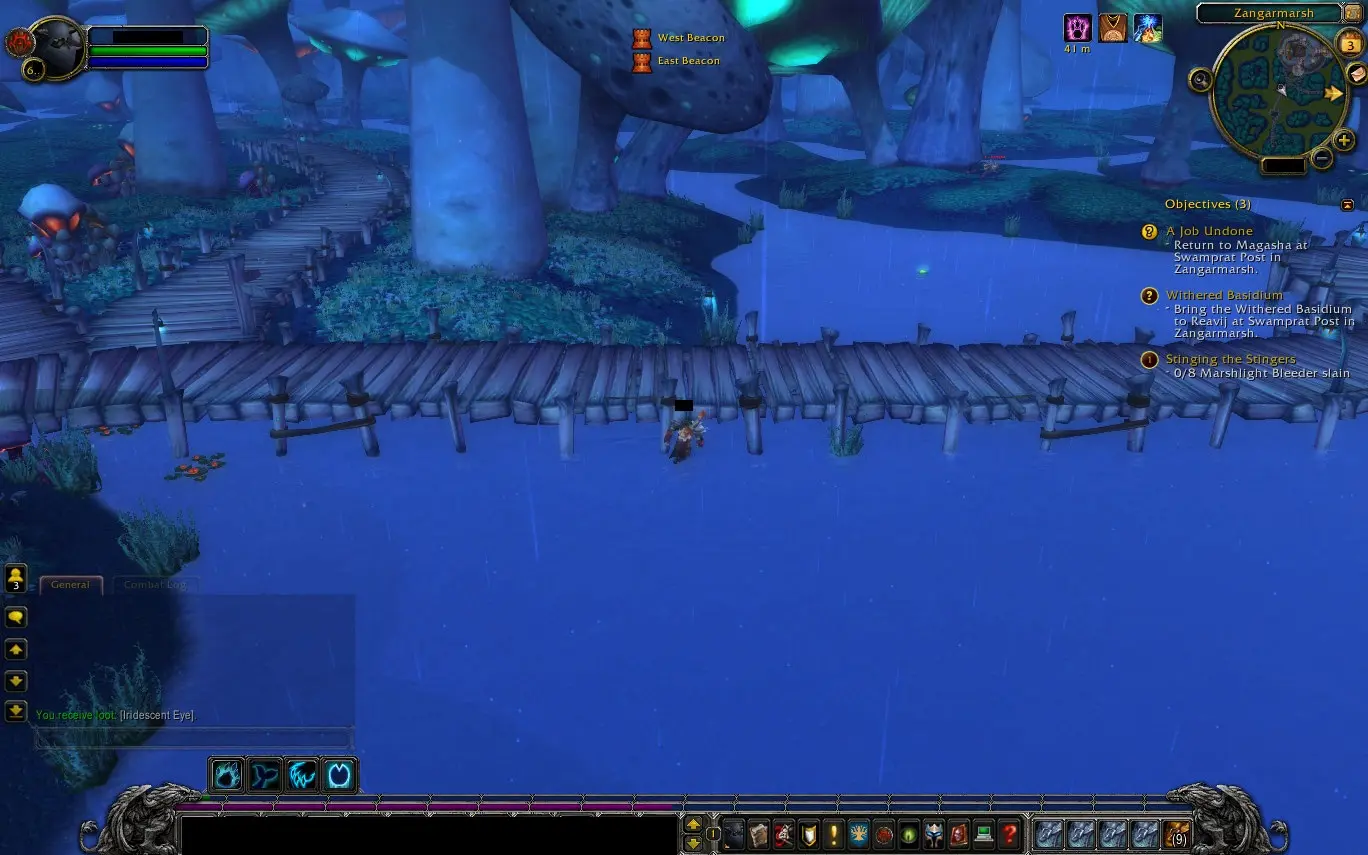The width and height of the screenshot is (1368, 855).
Task: Open the social friends list button
Action: pos(16,579)
